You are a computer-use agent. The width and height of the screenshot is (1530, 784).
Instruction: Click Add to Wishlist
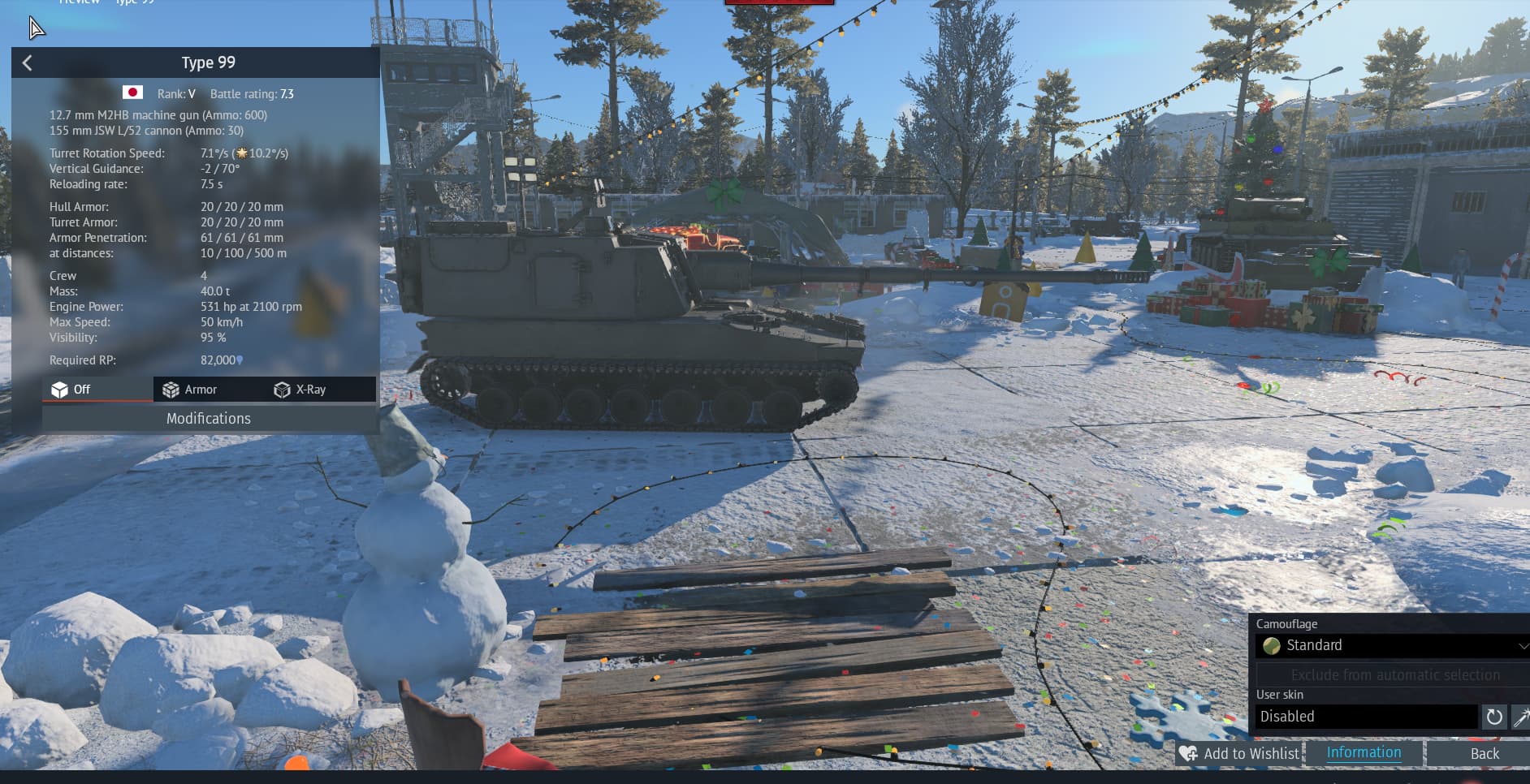[x=1251, y=754]
